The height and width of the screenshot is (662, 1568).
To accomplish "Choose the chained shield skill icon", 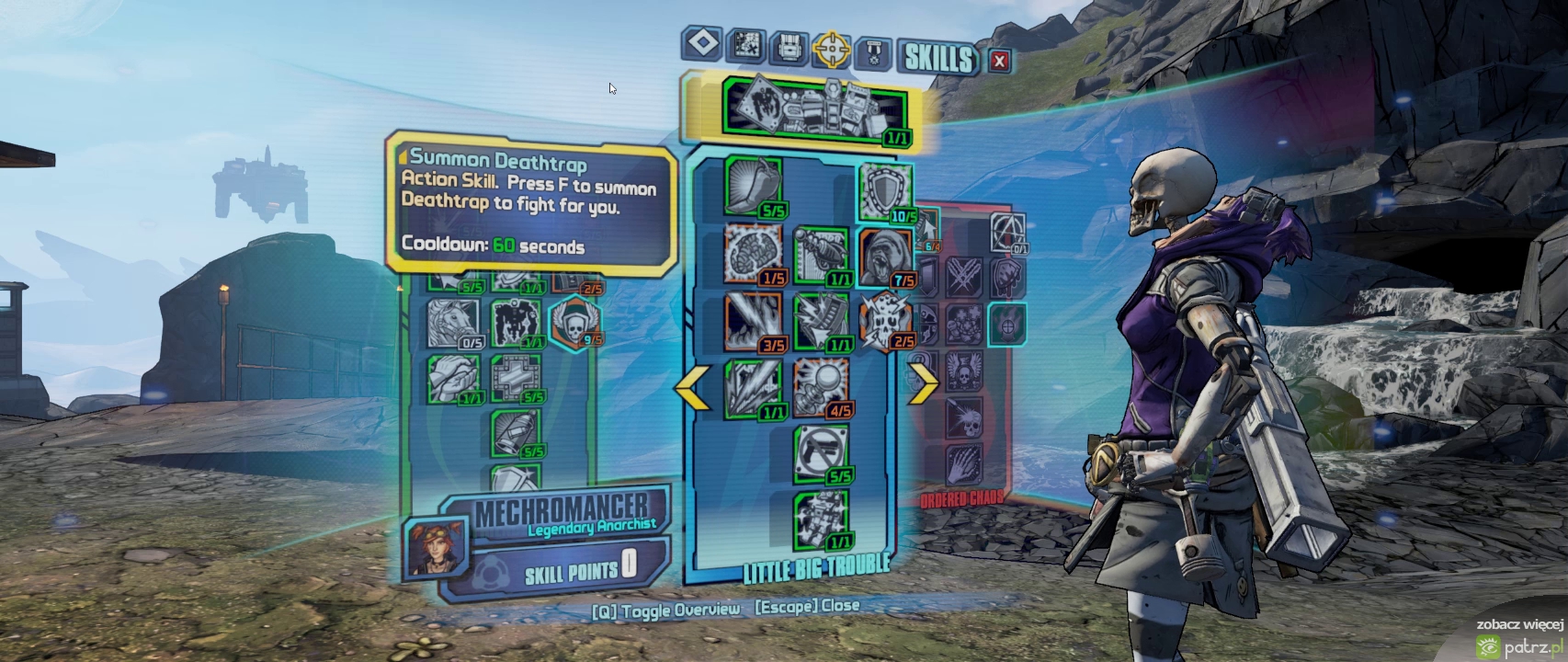I will click(885, 192).
